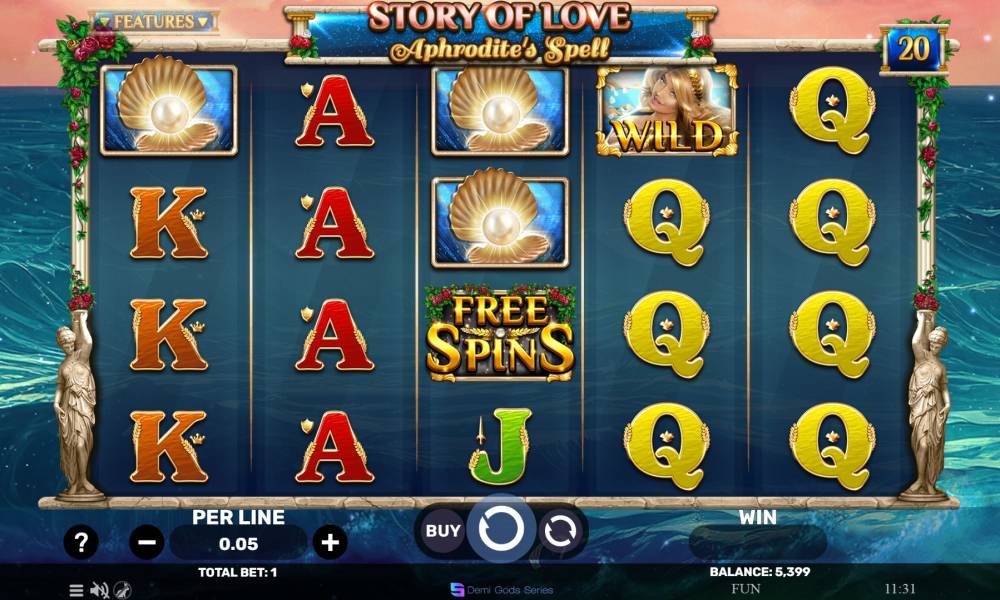1000x600 pixels.
Task: Activate the autoplay button
Action: click(x=561, y=530)
